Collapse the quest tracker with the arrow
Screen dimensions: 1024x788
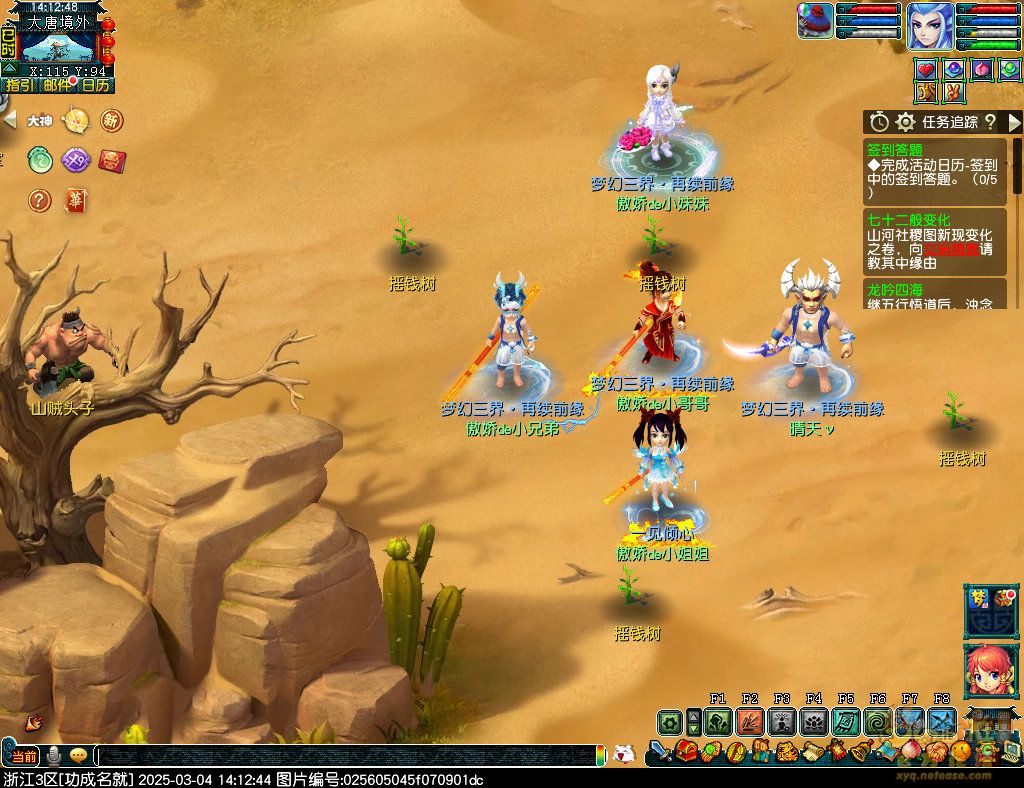[1015, 122]
